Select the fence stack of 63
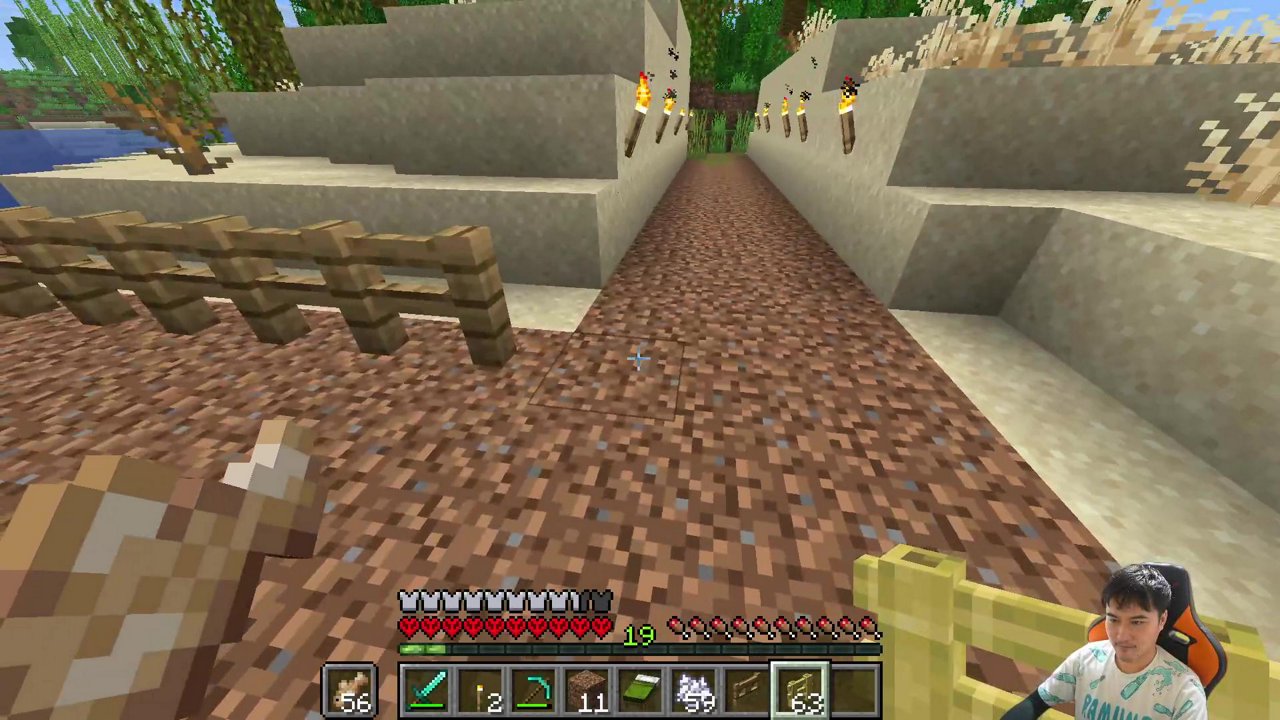The height and width of the screenshot is (720, 1280). 801,692
